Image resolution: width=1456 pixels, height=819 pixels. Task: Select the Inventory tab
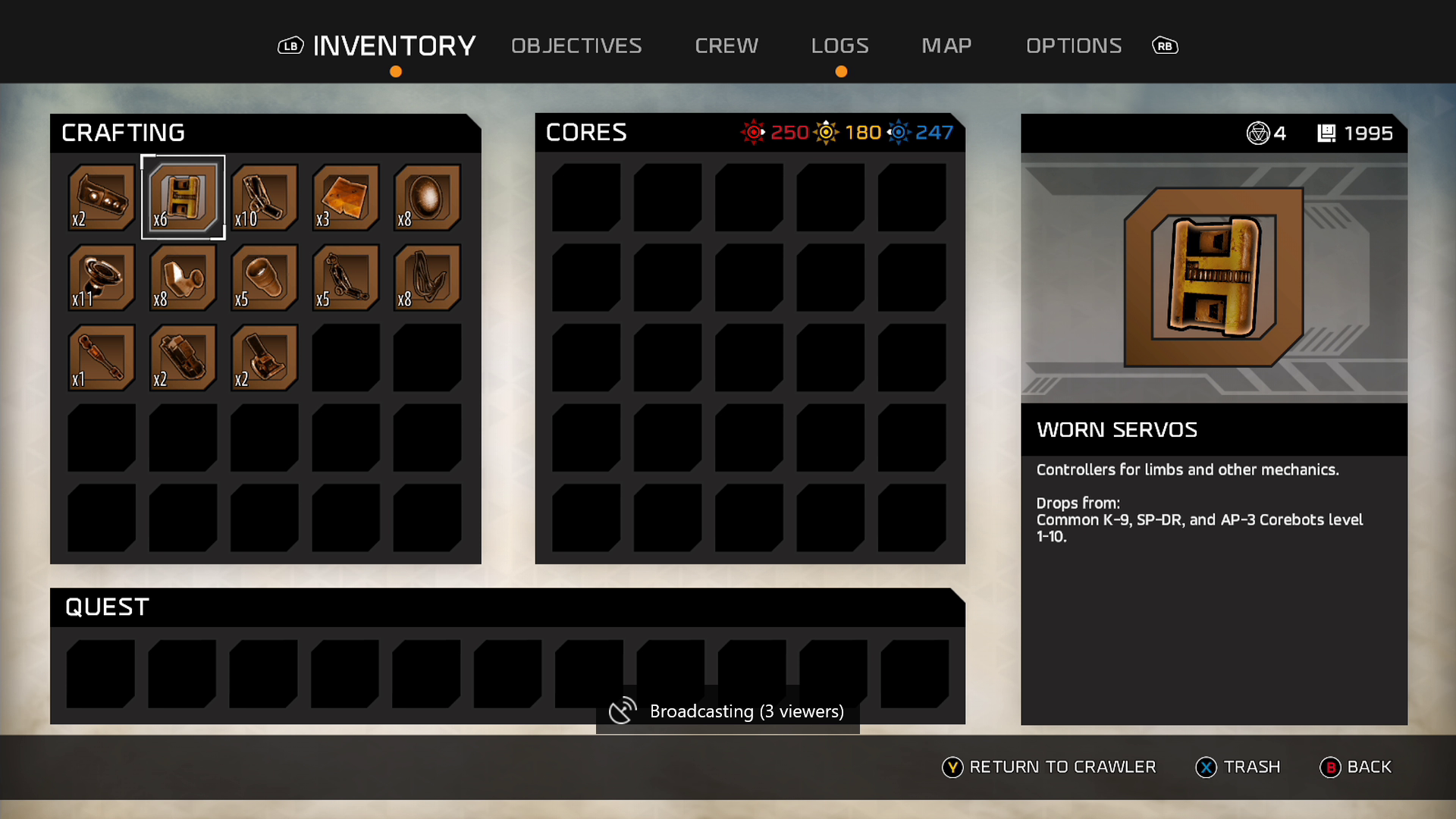click(x=394, y=45)
